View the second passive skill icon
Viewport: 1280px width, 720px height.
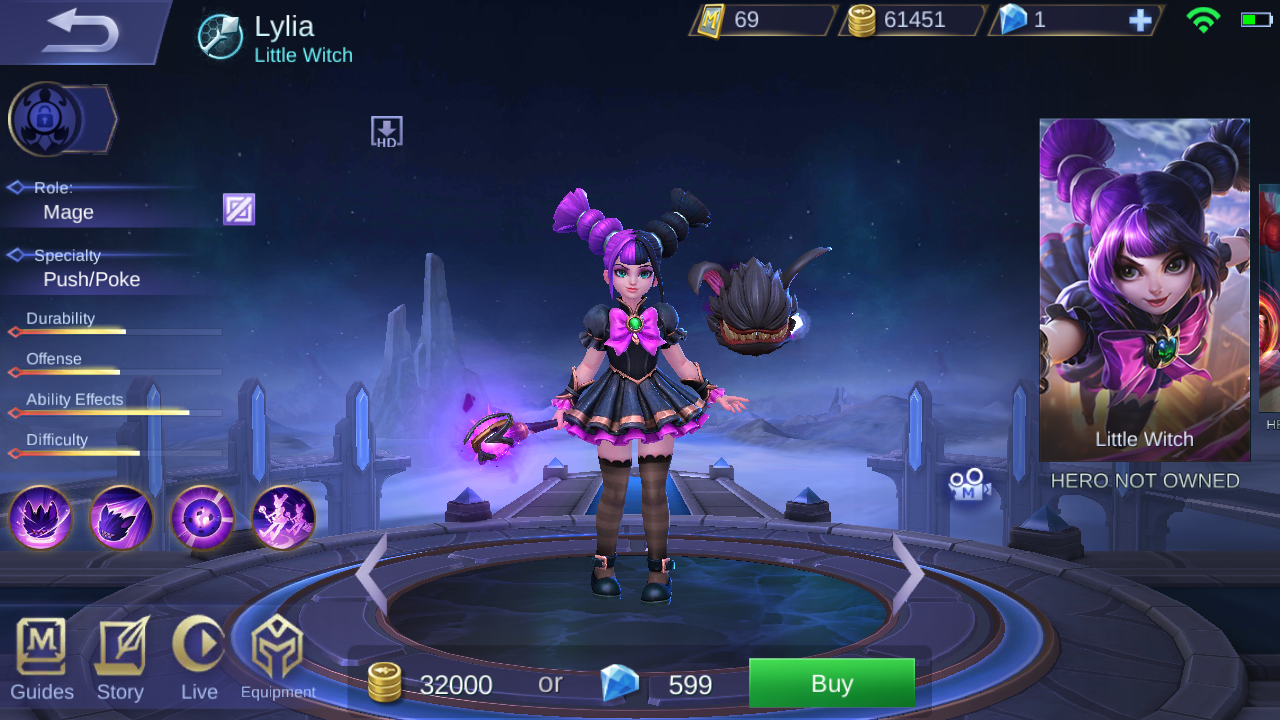(121, 518)
